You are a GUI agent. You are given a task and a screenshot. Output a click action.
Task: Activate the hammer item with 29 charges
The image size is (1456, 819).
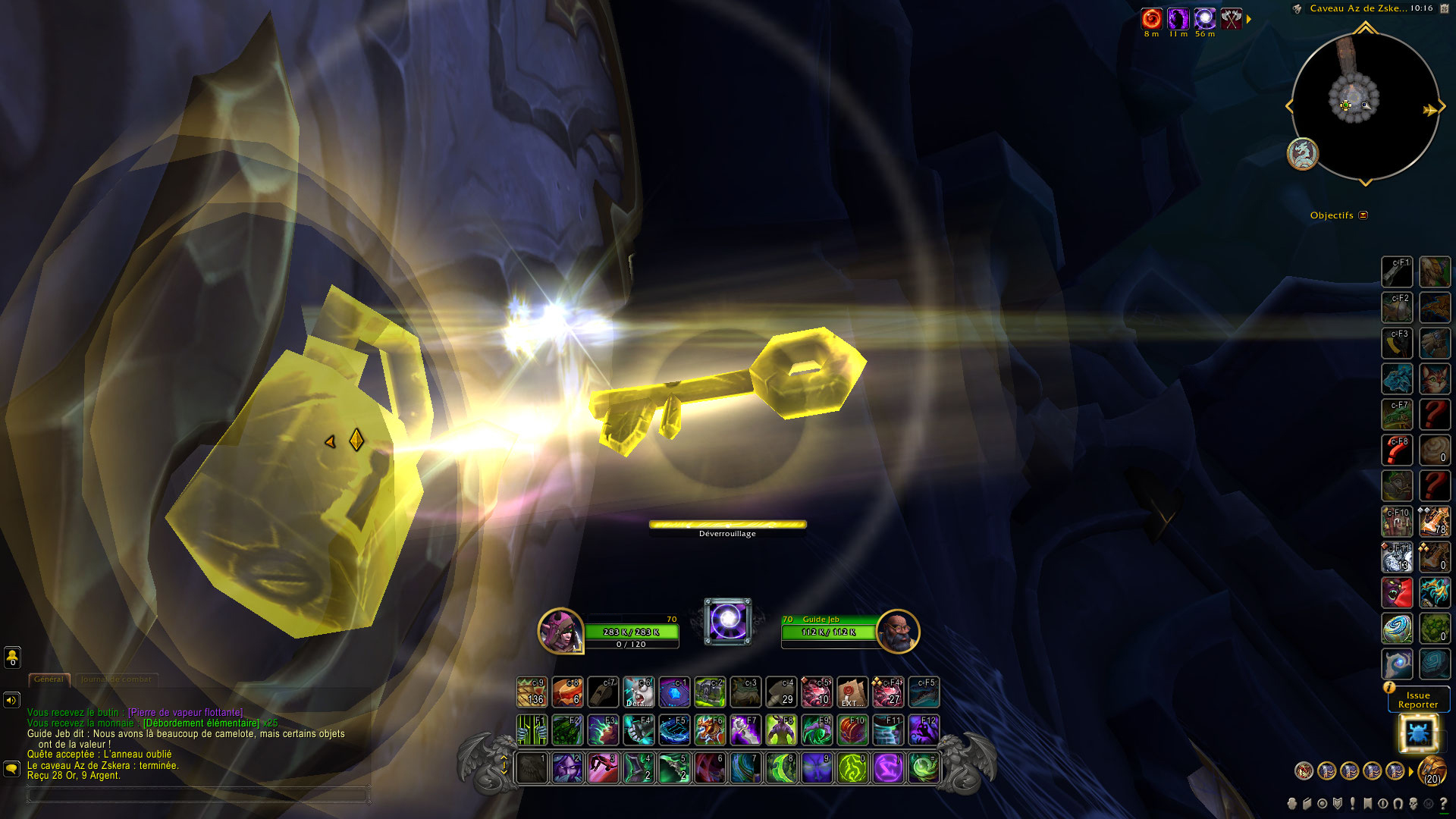780,692
